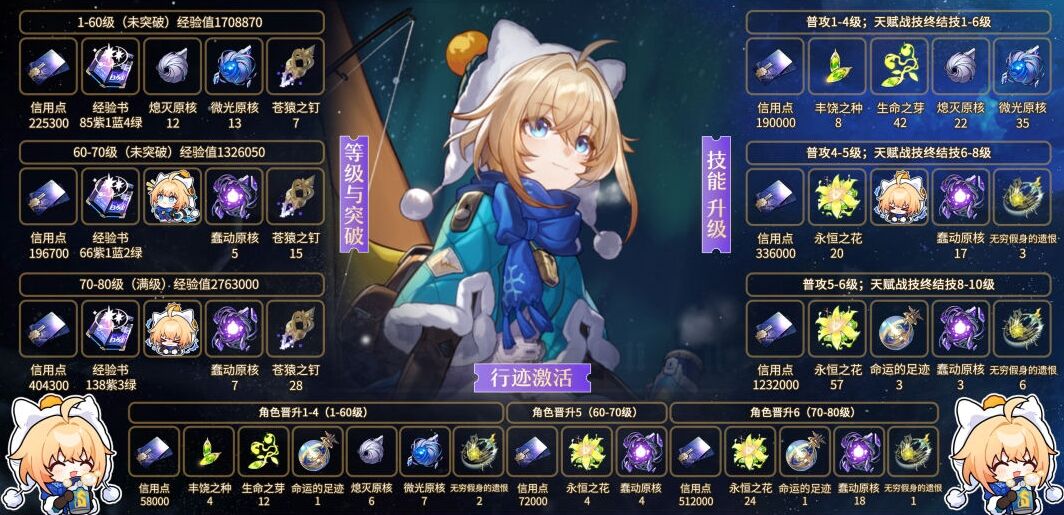1064x515 pixels.
Task: Select the 丰饶之种 icon with count 8
Action: pos(836,67)
